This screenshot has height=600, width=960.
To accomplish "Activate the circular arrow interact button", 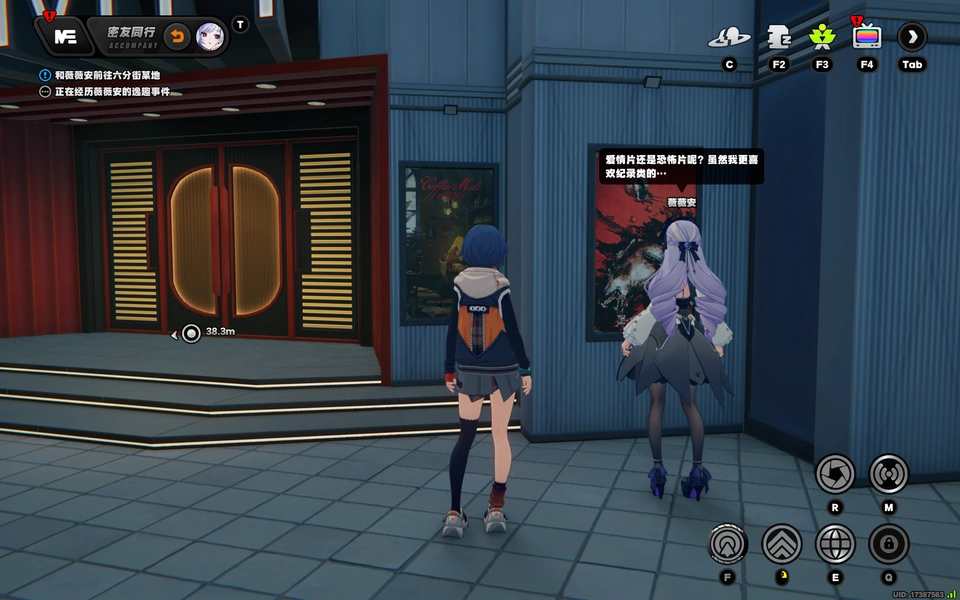I will 728,544.
